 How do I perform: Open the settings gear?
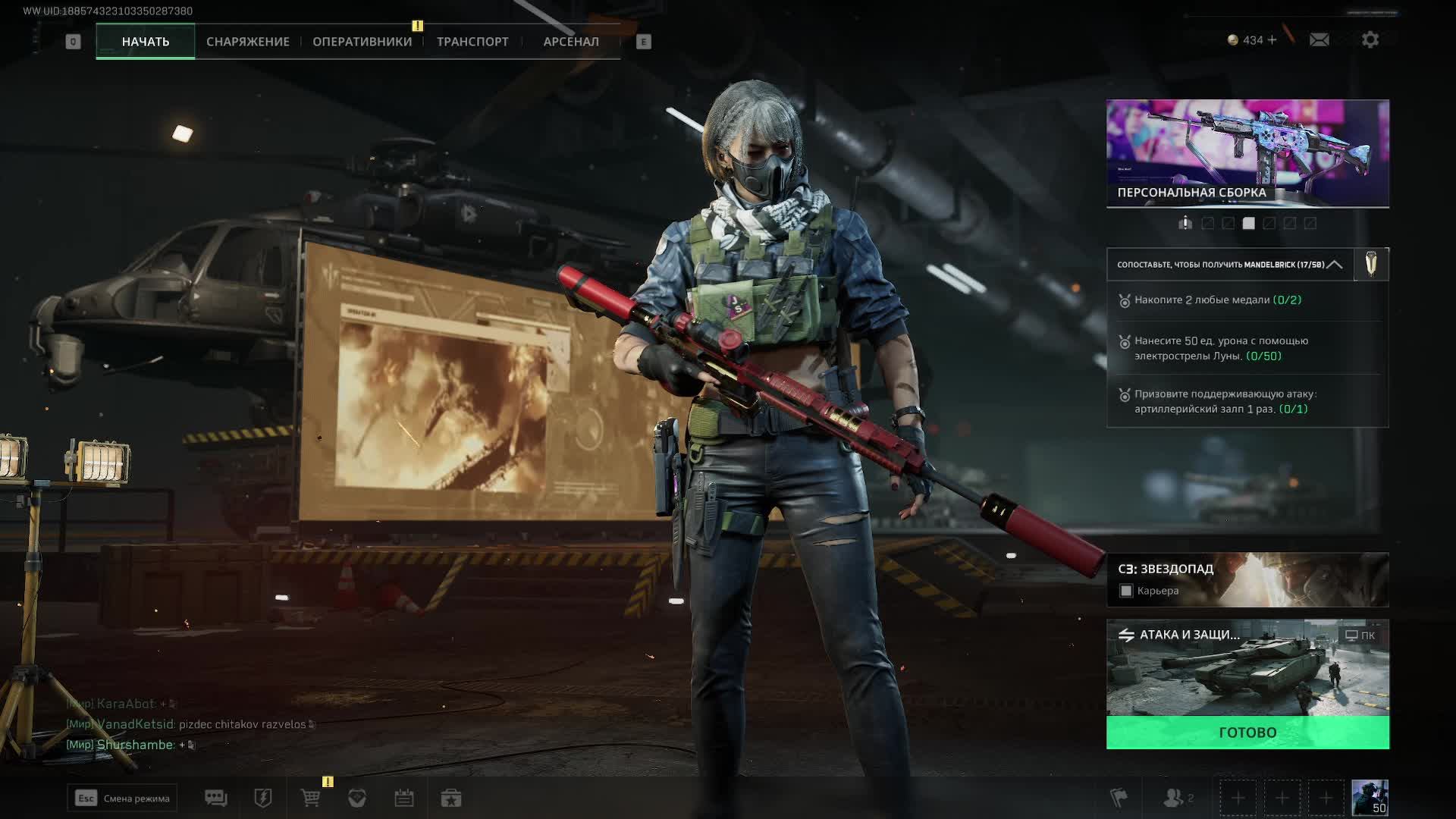tap(1370, 39)
